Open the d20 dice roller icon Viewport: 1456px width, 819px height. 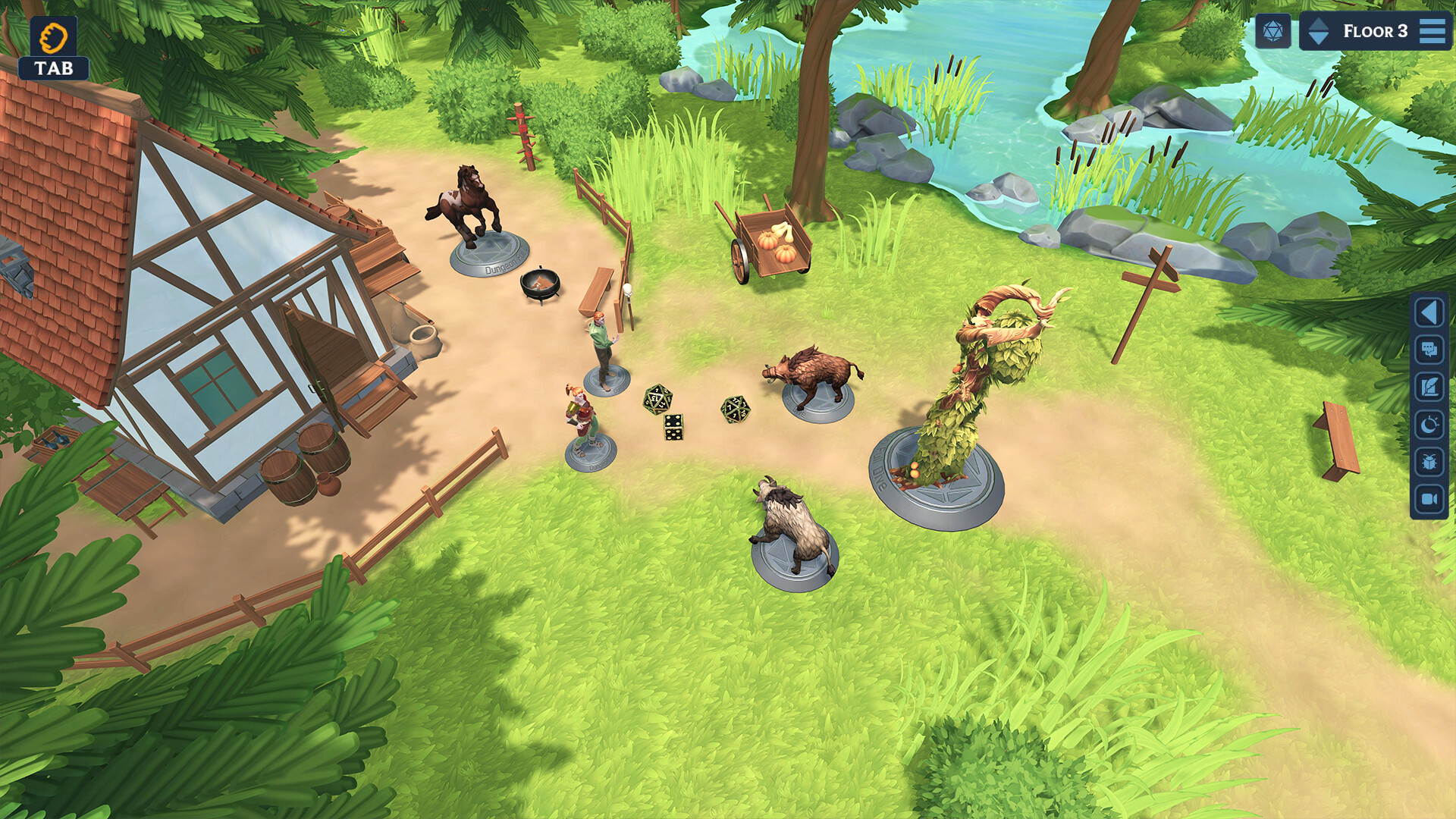1272,30
